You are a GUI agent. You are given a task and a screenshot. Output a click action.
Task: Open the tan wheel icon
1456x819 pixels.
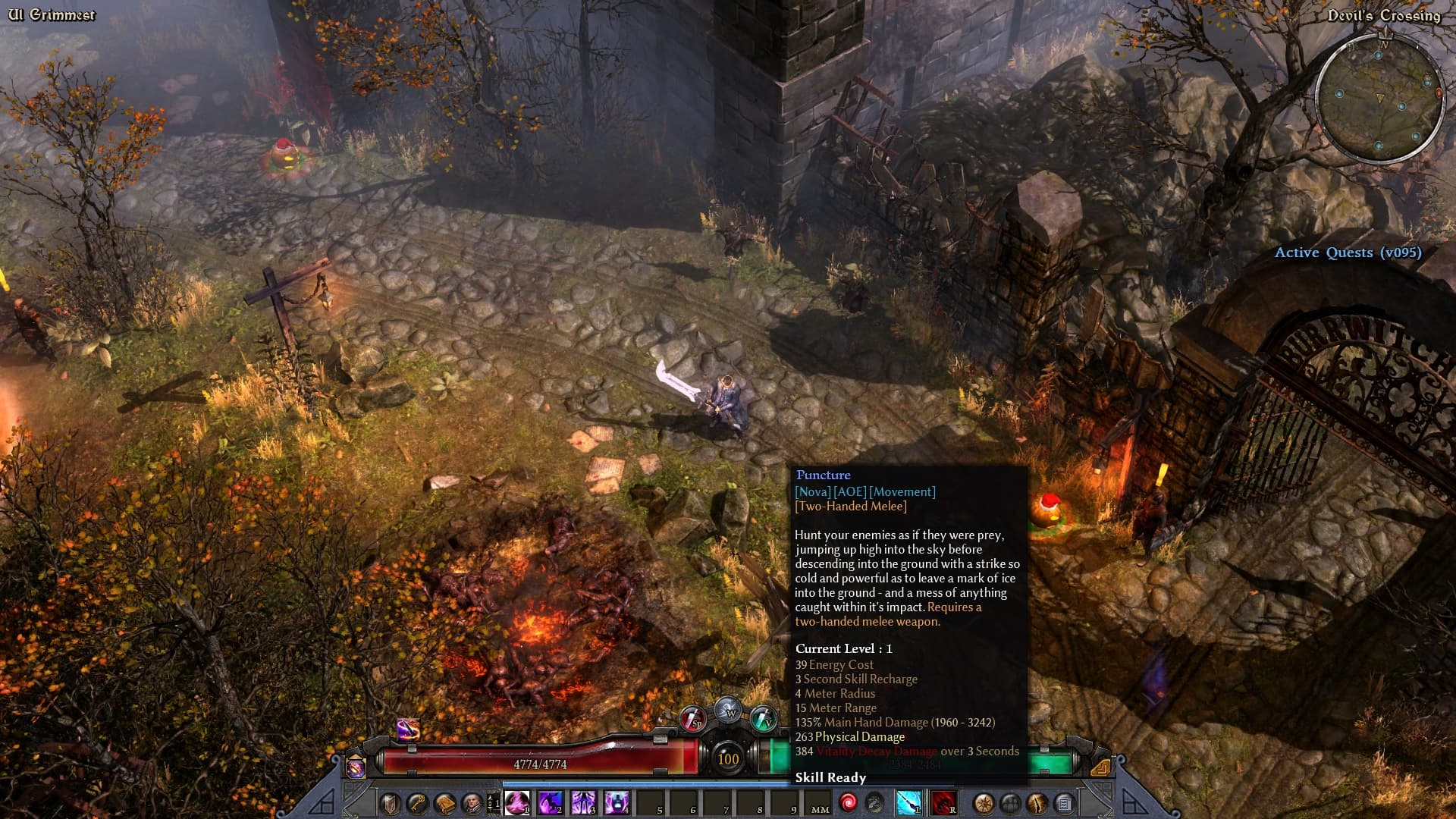coord(984,803)
